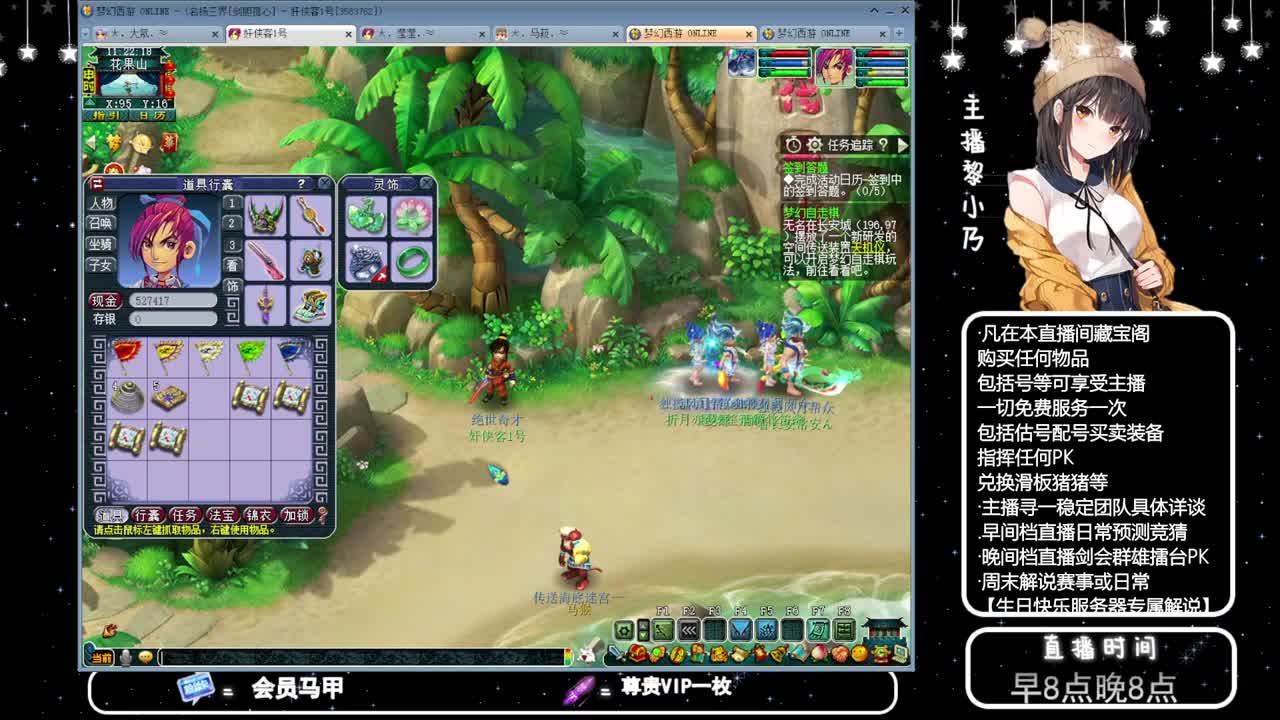Collapse the minimap with the blue triangle arrow
The image size is (1280, 720).
click(x=90, y=102)
